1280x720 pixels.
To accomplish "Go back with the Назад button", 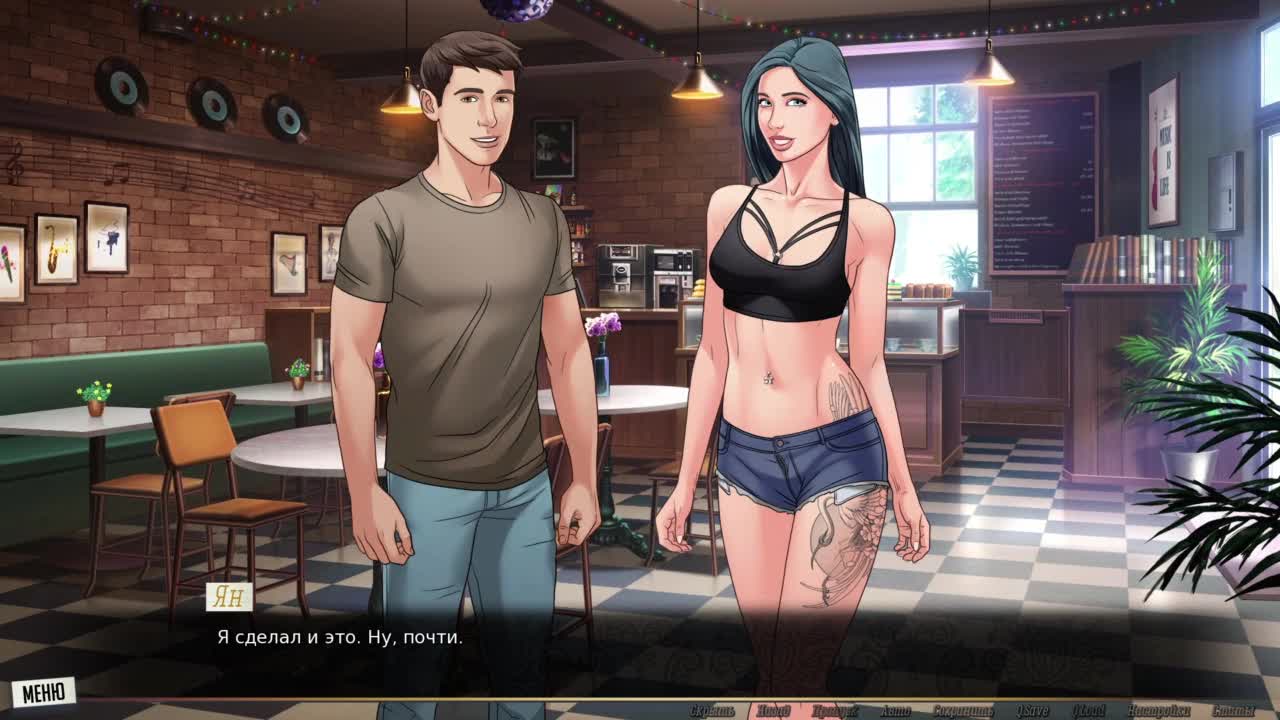I will pyautogui.click(x=772, y=711).
